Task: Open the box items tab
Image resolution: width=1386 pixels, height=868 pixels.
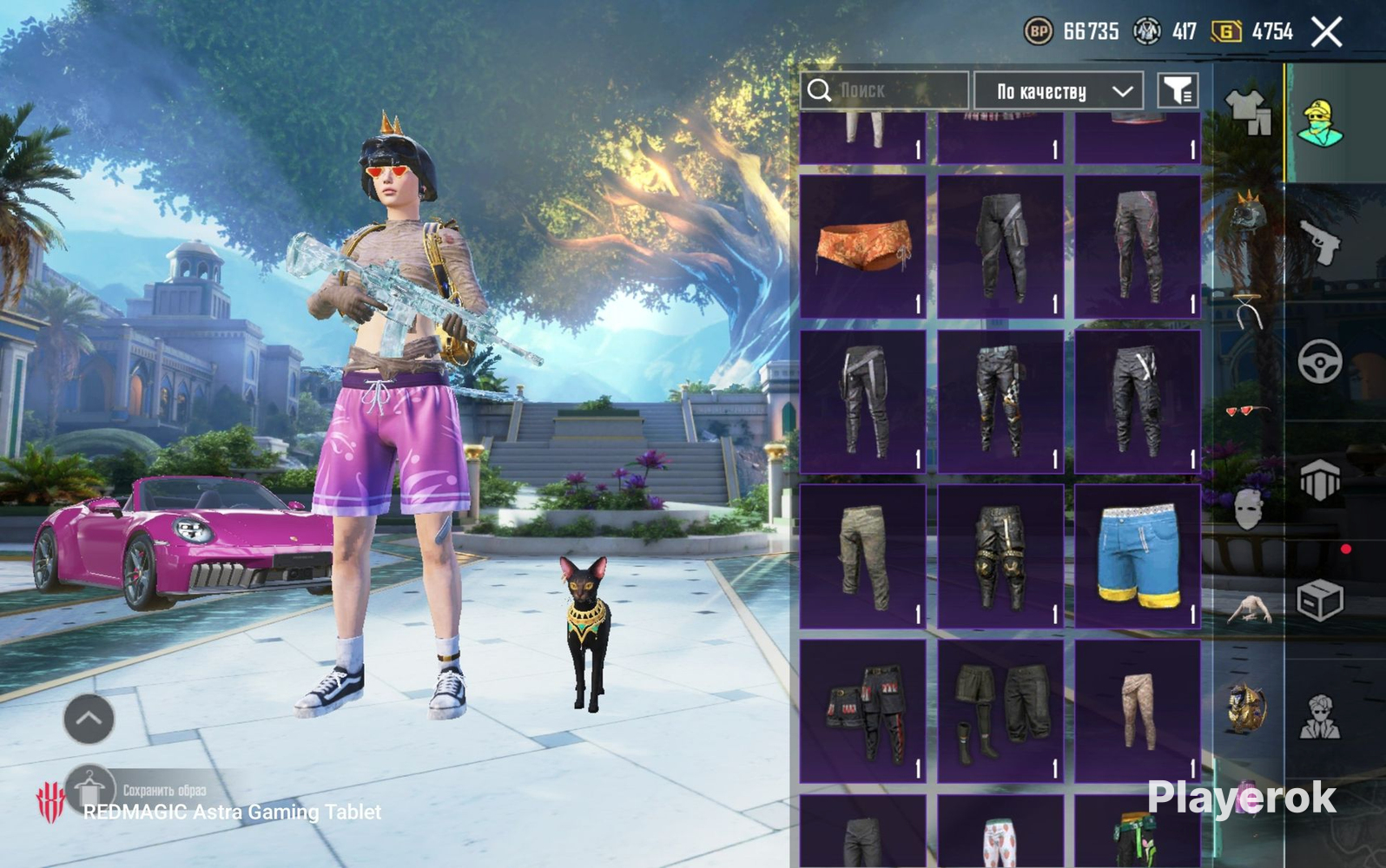Action: [x=1320, y=600]
